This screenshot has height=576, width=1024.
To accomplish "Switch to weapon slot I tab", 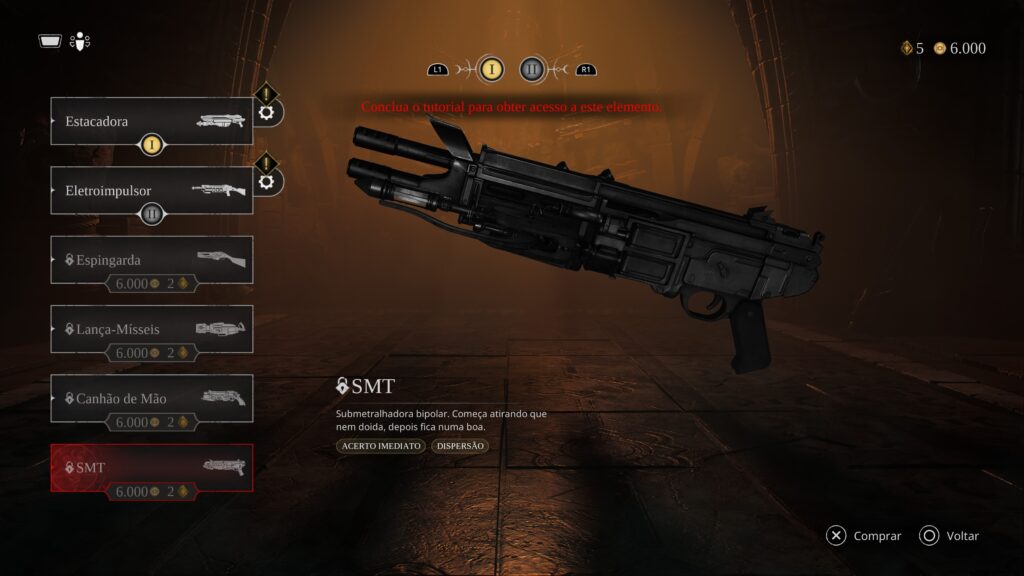I will click(x=491, y=69).
